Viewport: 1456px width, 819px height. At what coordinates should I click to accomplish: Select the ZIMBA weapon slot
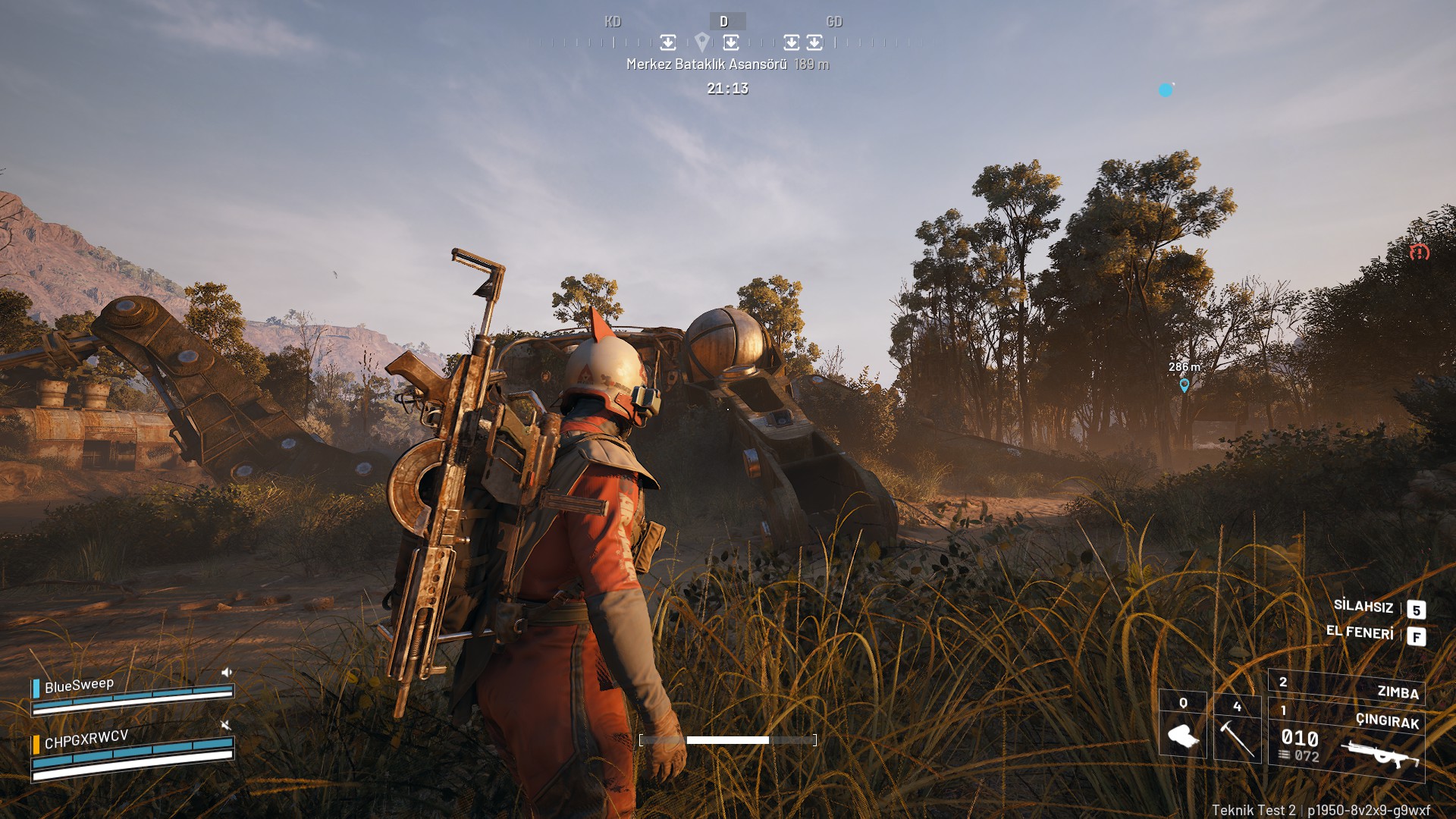click(x=1347, y=687)
